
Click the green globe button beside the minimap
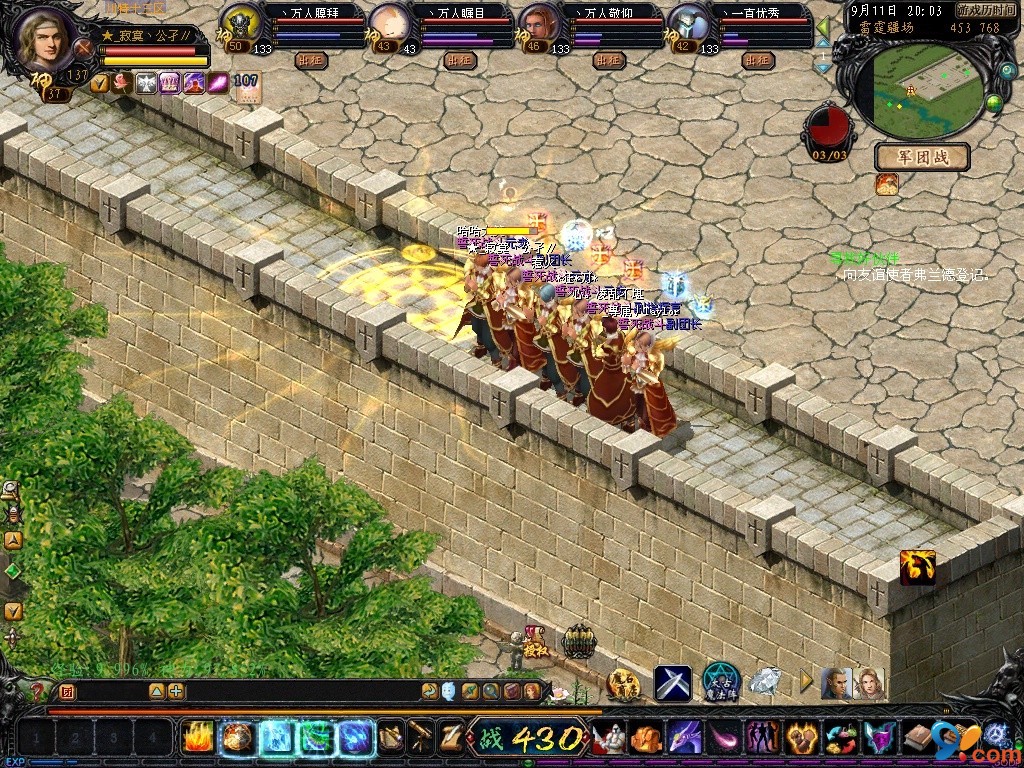pyautogui.click(x=994, y=101)
